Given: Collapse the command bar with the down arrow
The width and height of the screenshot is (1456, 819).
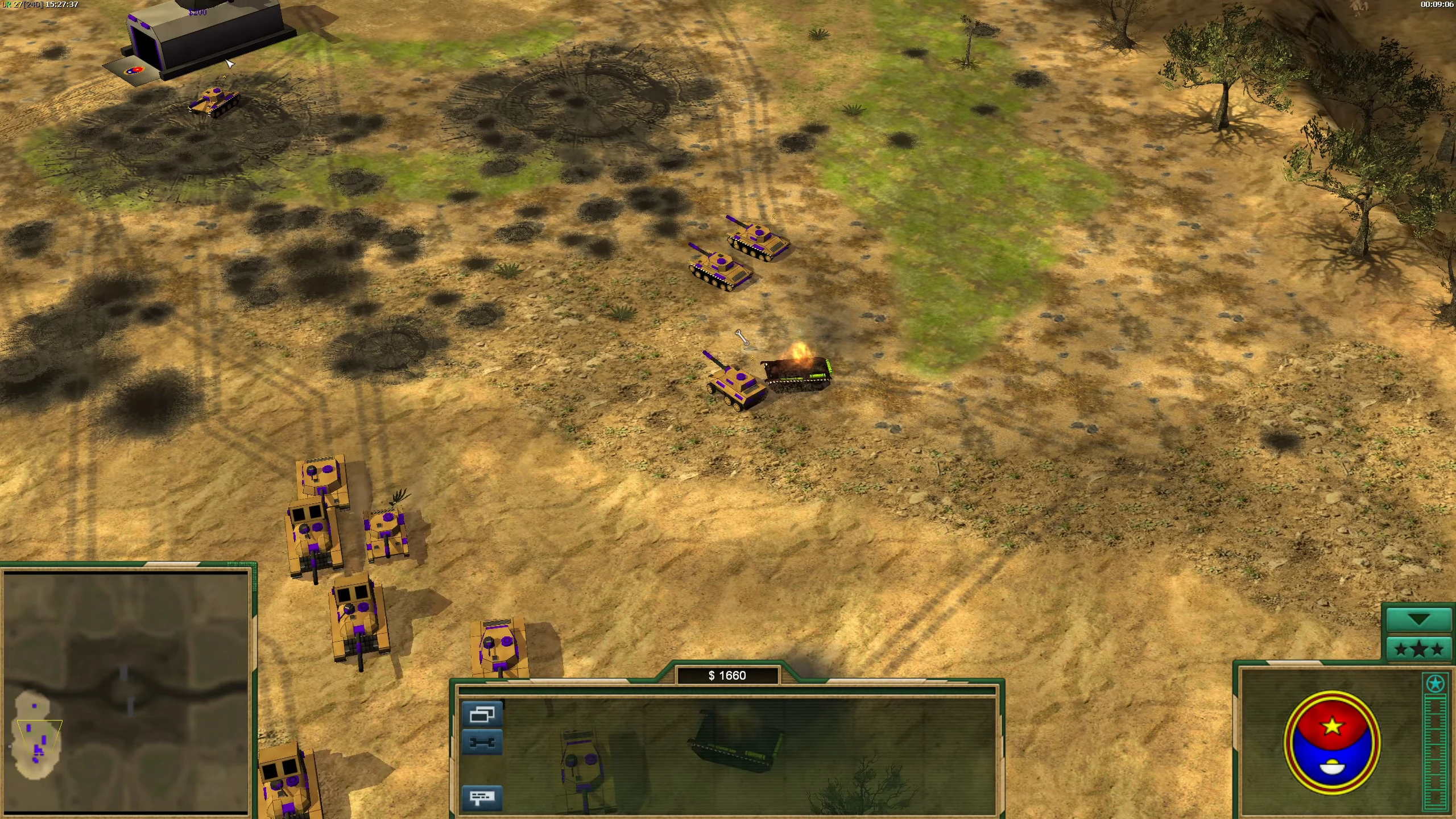Looking at the screenshot, I should pyautogui.click(x=1418, y=620).
